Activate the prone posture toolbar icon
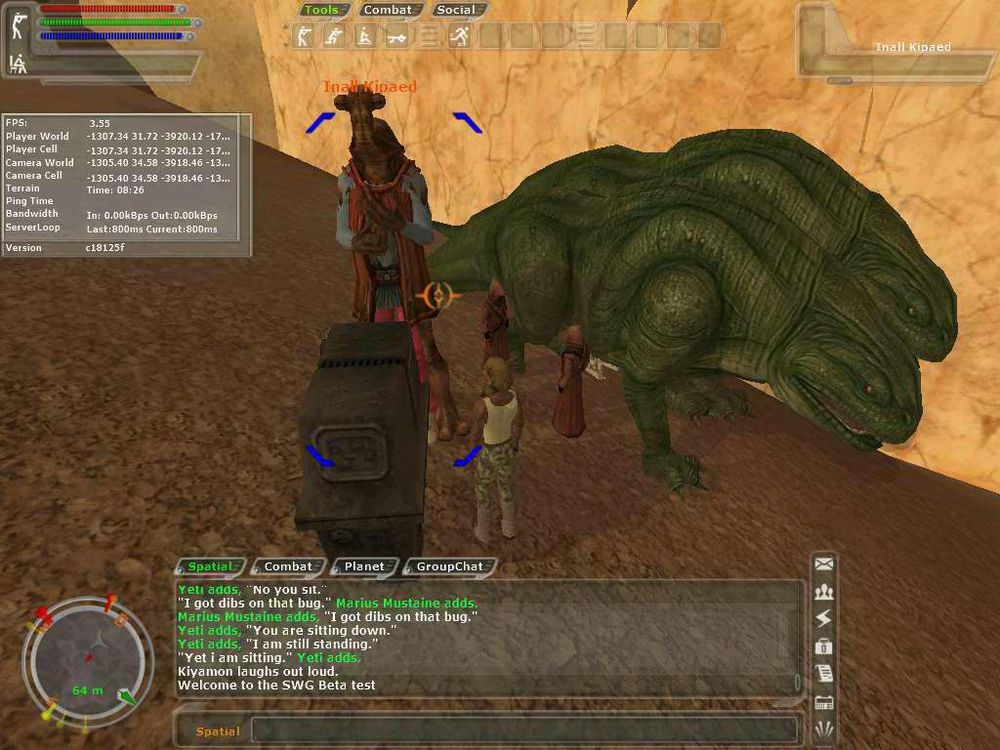1000x750 pixels. tap(396, 37)
